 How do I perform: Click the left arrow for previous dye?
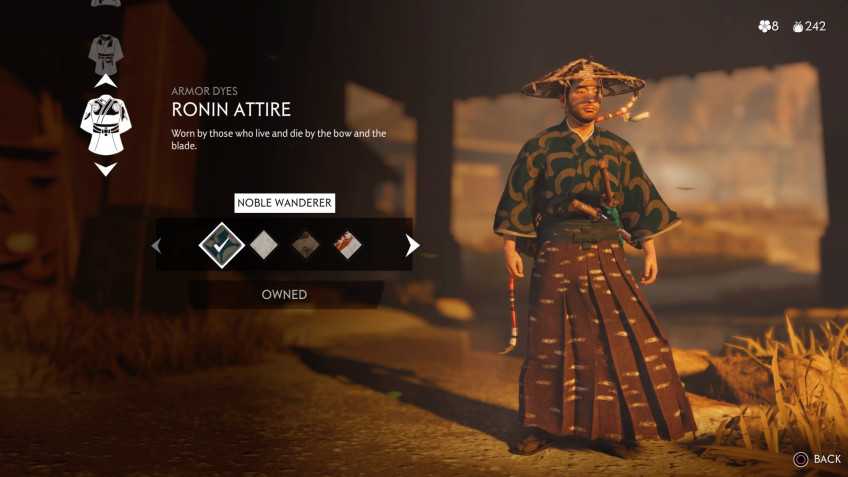point(156,245)
